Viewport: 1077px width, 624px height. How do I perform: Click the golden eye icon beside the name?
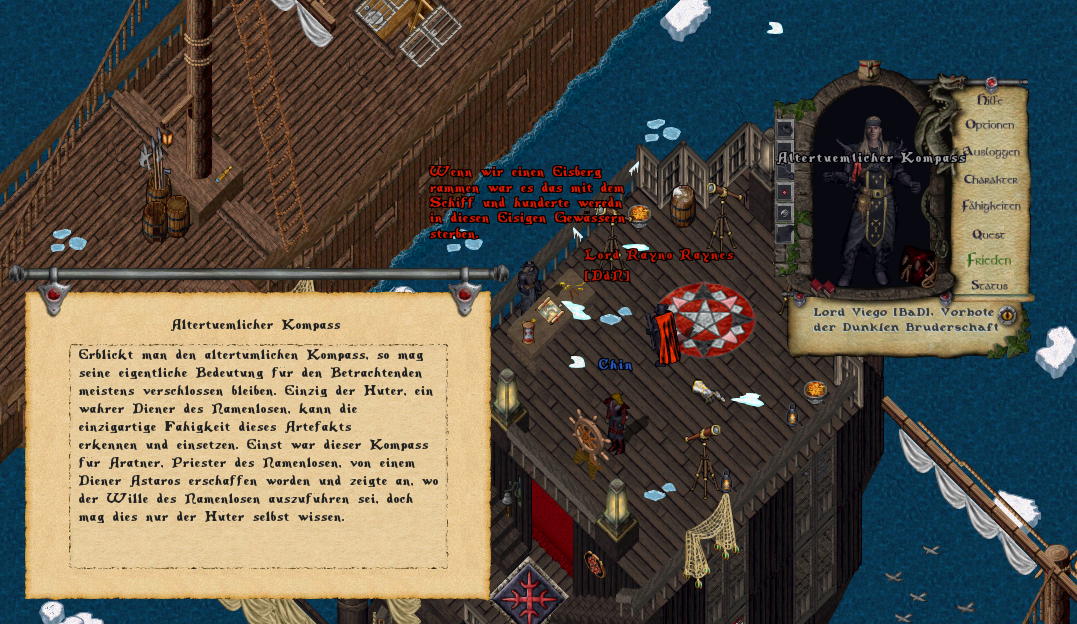pos(1007,316)
